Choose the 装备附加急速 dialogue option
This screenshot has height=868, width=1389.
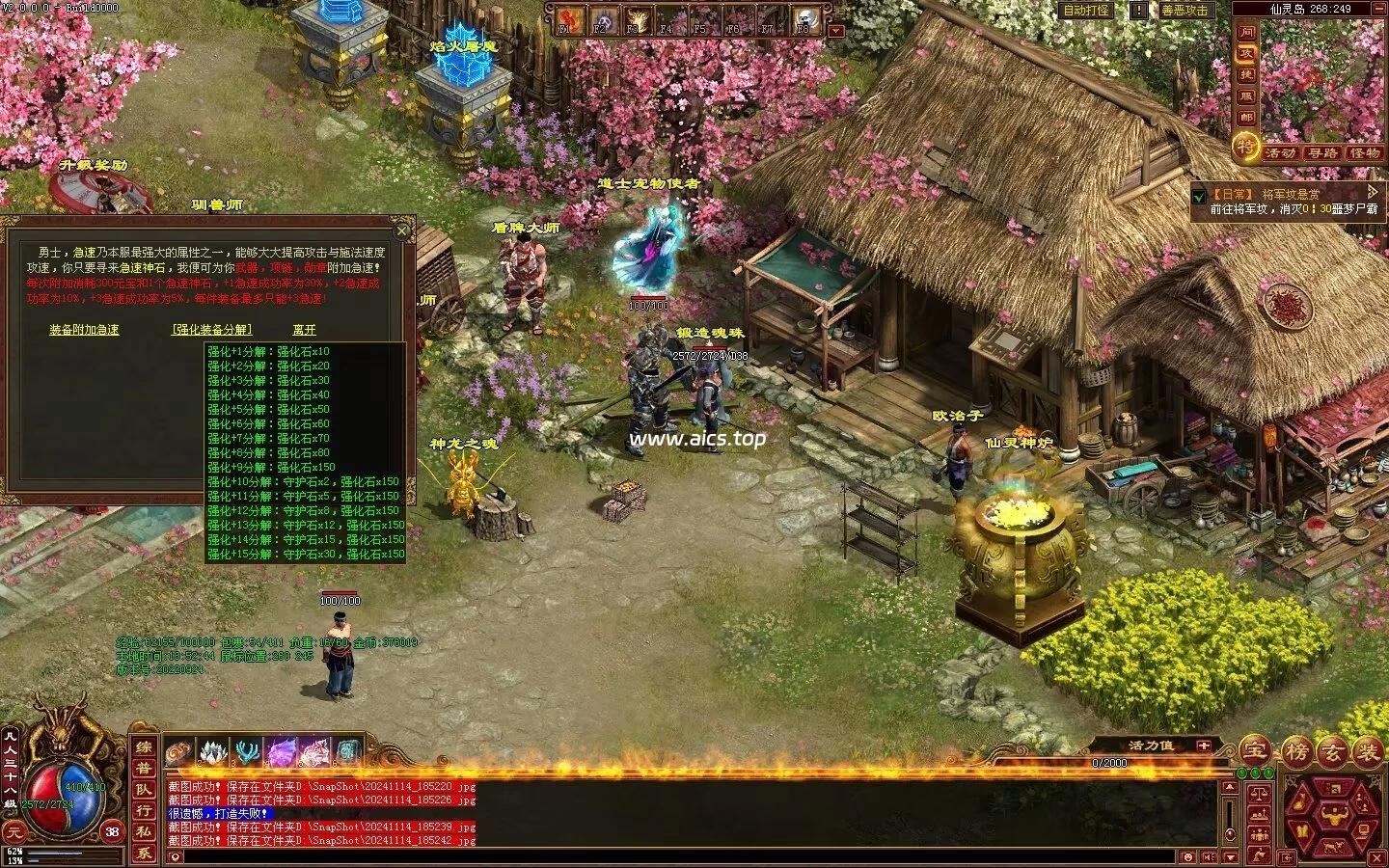85,330
